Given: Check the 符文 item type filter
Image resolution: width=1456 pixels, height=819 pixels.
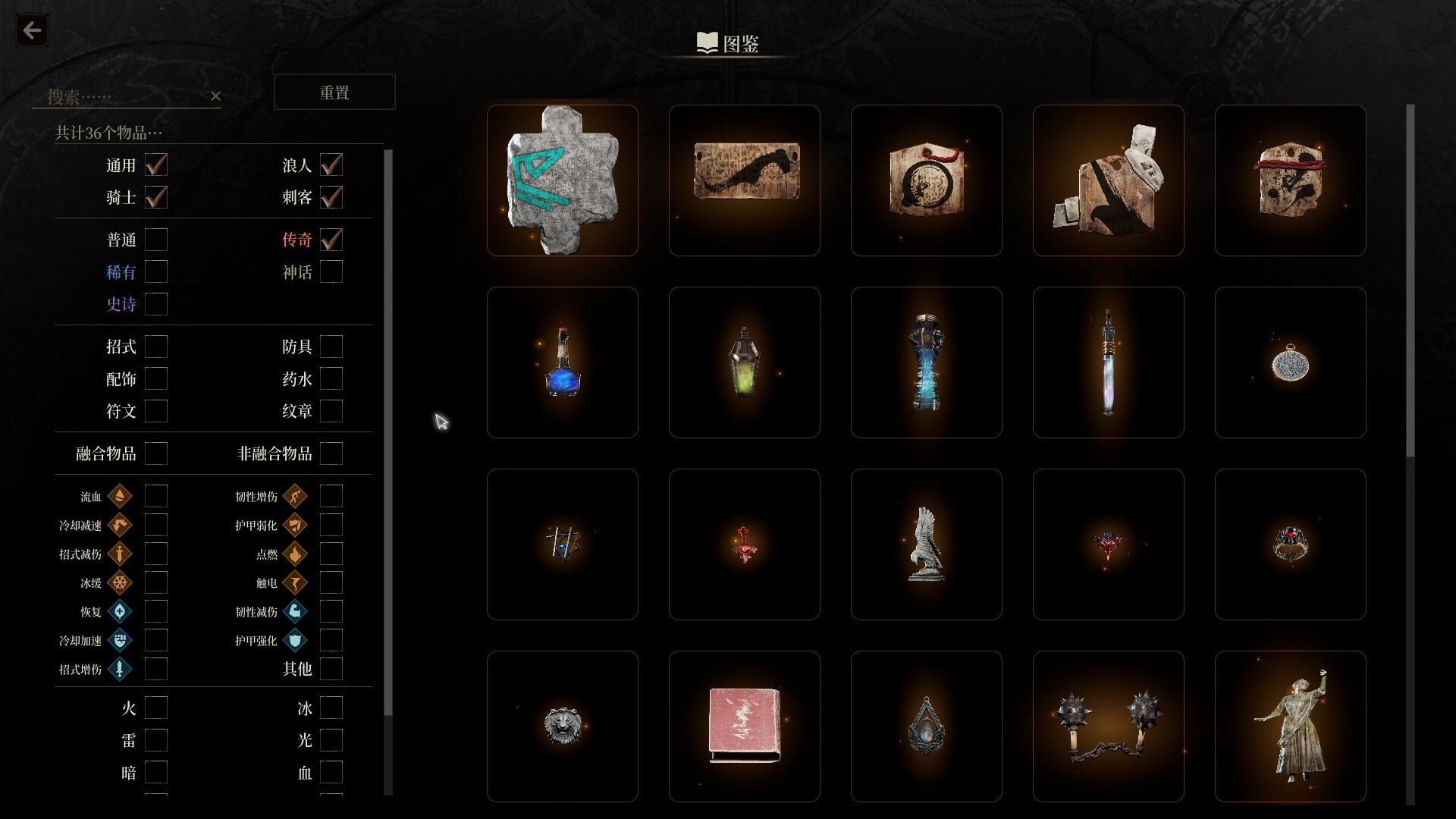Looking at the screenshot, I should coord(156,411).
